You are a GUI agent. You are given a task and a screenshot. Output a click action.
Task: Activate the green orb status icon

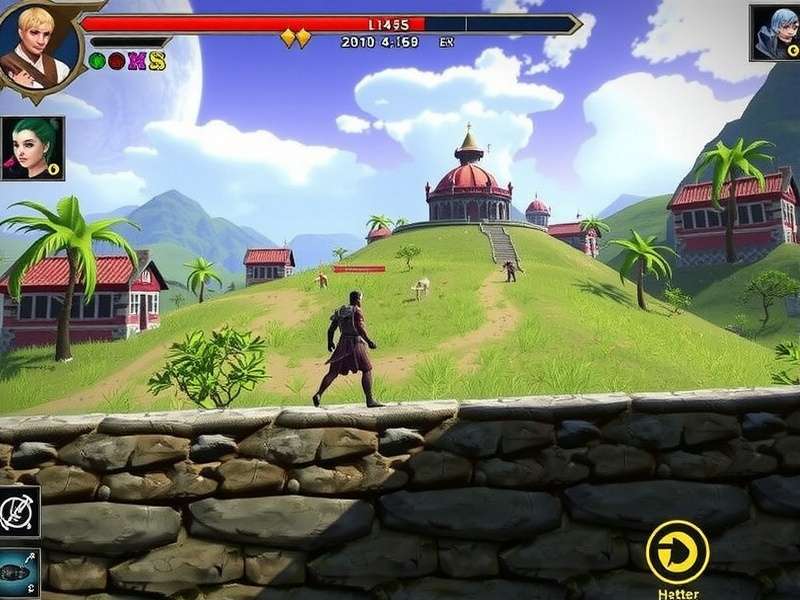coord(97,61)
